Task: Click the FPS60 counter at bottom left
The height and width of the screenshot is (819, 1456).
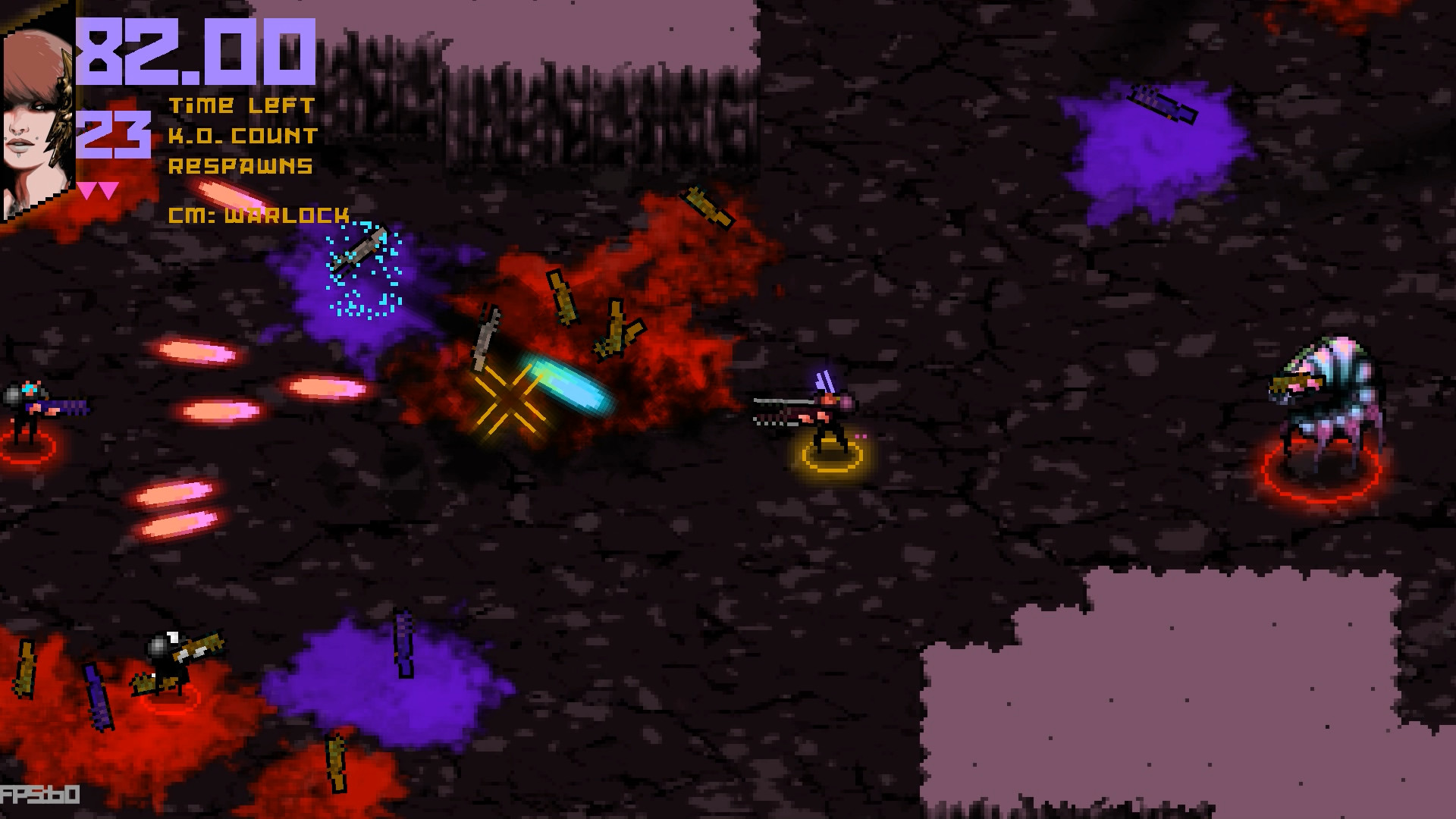Action: tap(38, 795)
